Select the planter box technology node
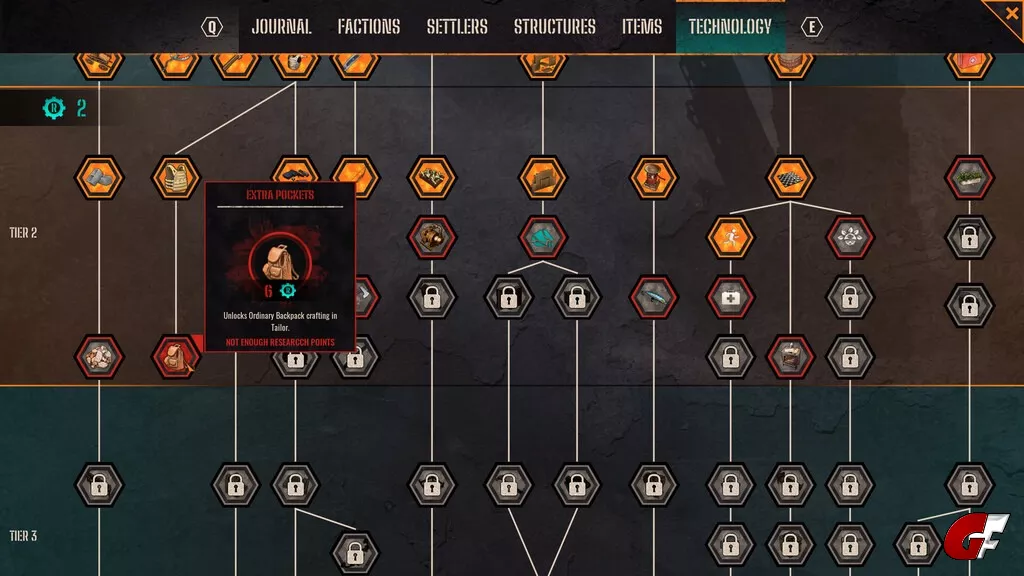Viewport: 1024px width, 576px height. click(969, 177)
